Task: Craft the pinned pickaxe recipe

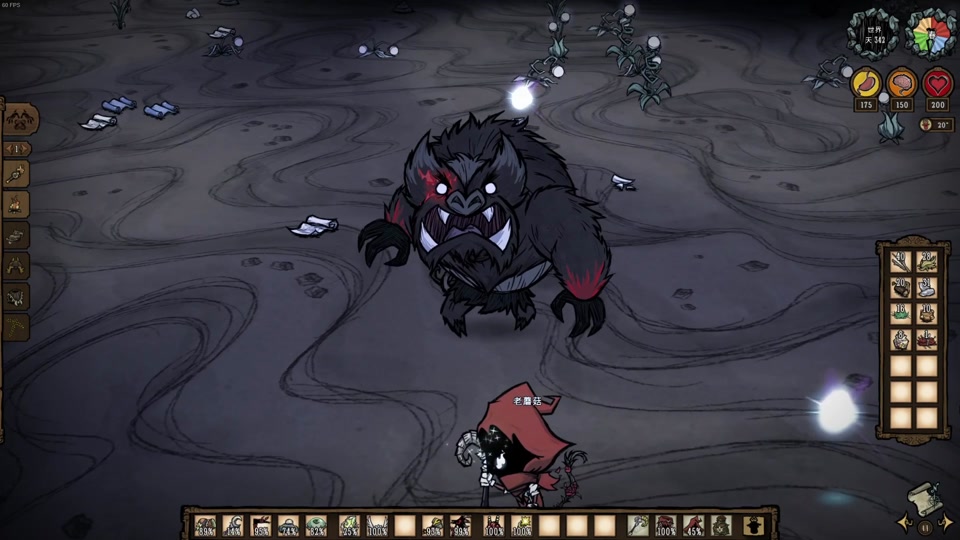Action: [16, 327]
